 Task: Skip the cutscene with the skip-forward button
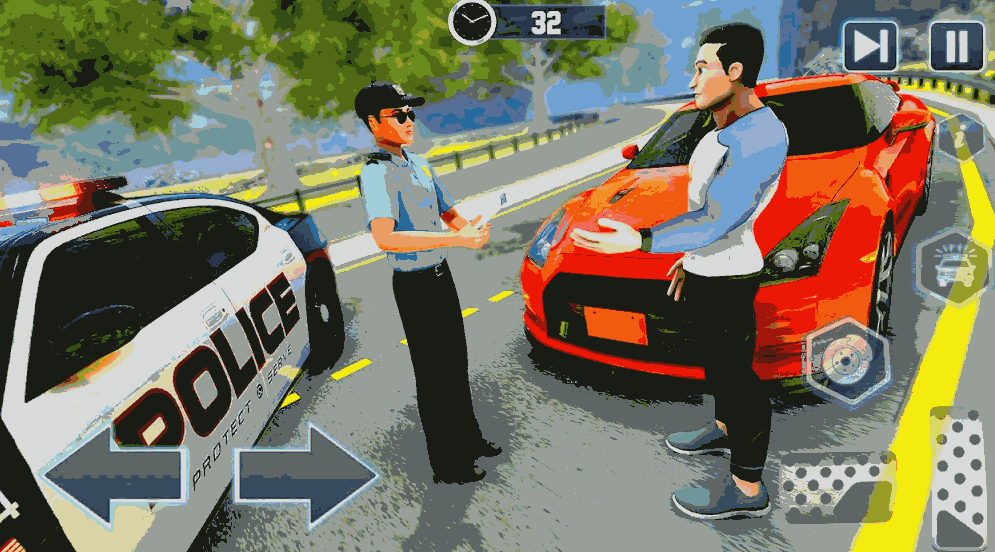pyautogui.click(x=870, y=46)
